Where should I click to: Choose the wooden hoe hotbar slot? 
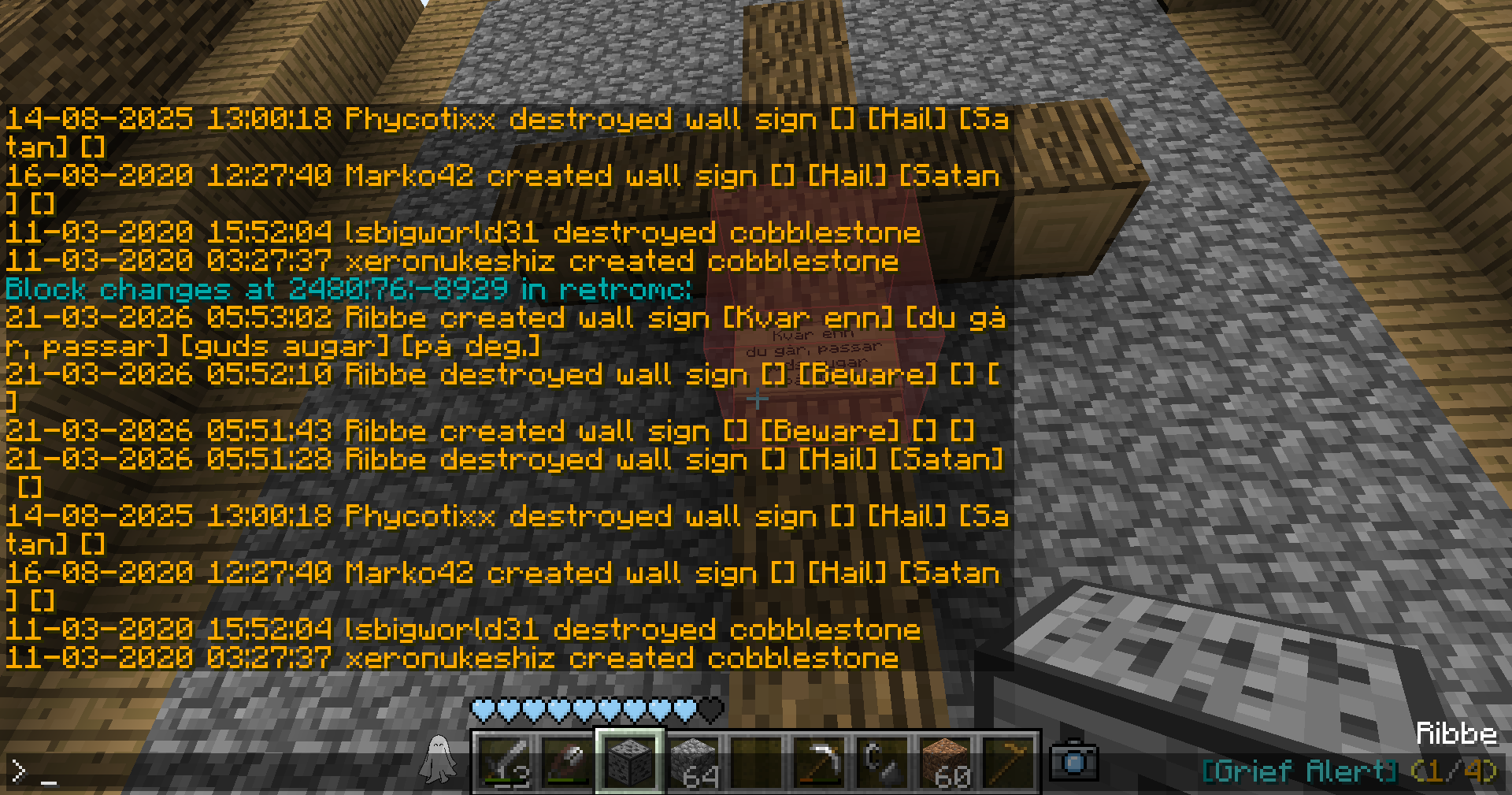click(1009, 762)
